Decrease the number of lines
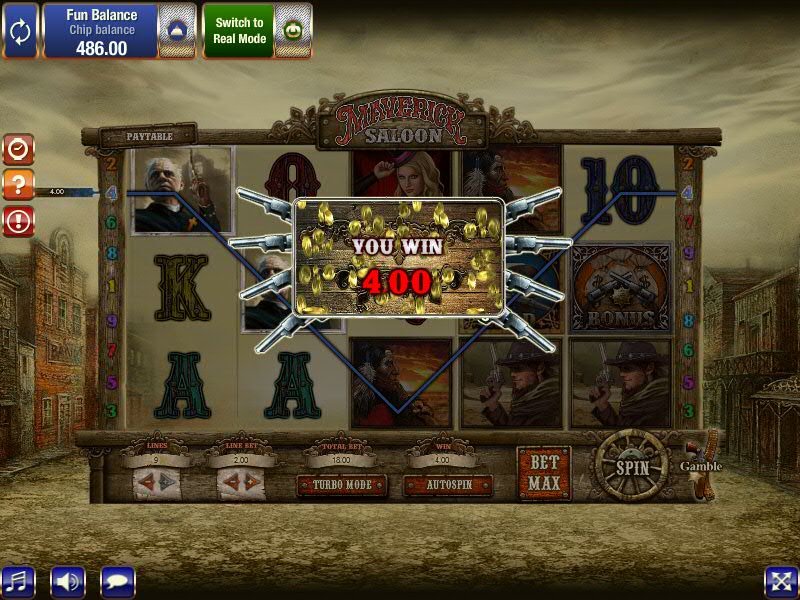Image resolution: width=800 pixels, height=600 pixels. [144, 482]
